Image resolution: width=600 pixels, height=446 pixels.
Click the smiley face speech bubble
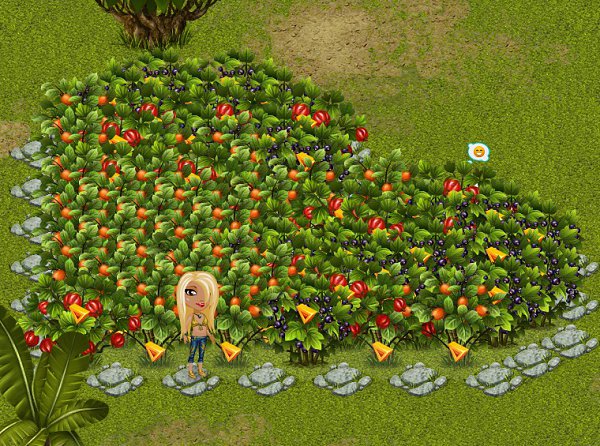479,151
